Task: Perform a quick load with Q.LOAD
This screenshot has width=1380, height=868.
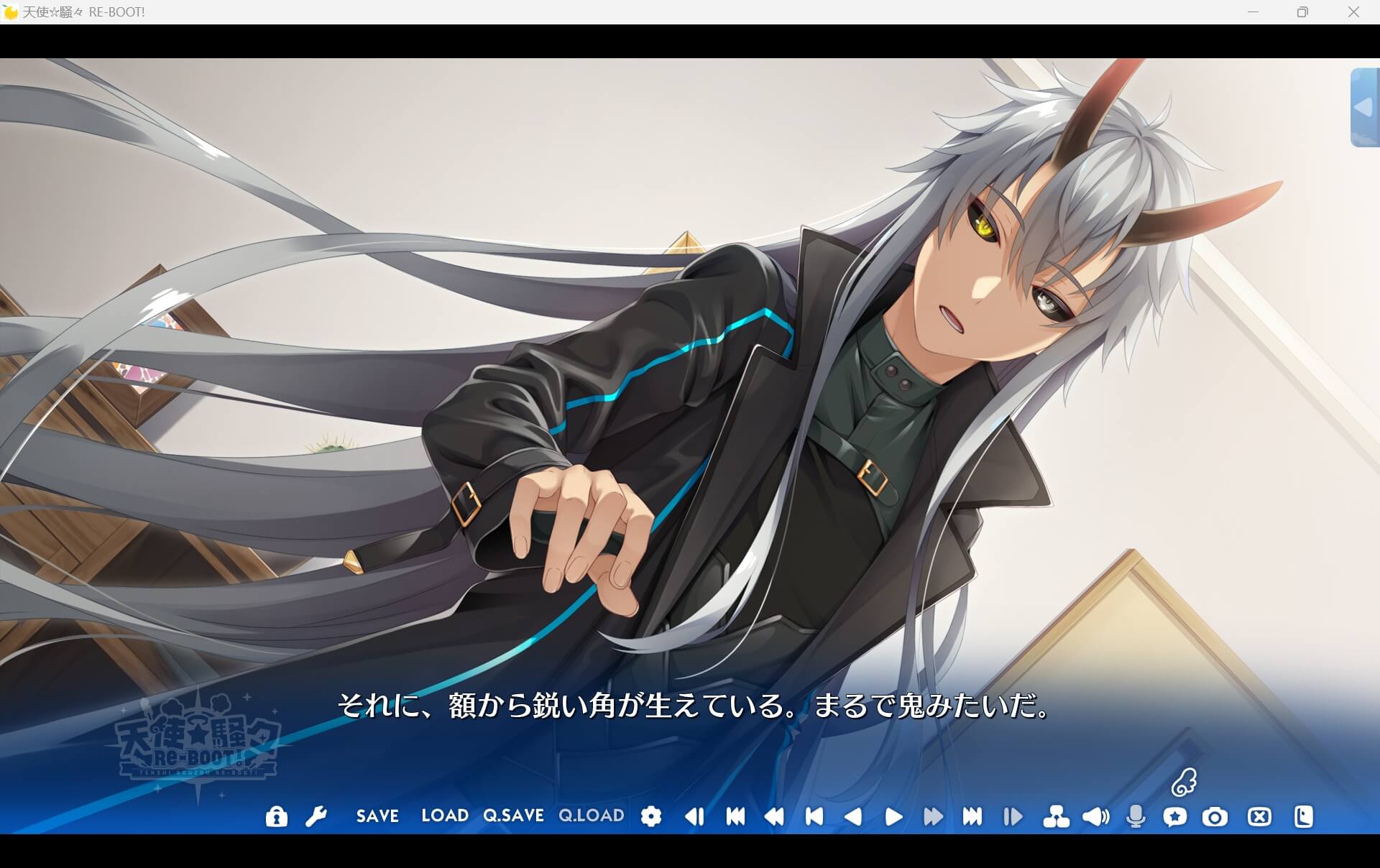Action: point(592,816)
